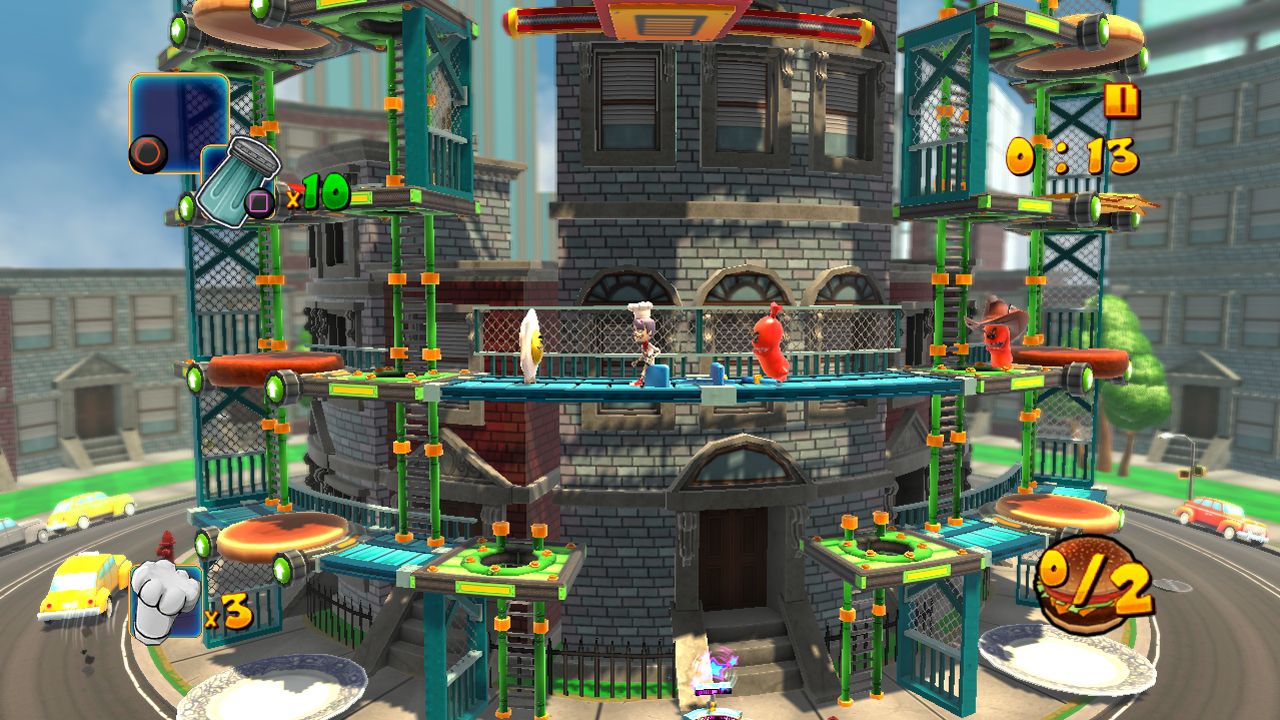The width and height of the screenshot is (1280, 720).
Task: Select the chef character on the platform
Action: (645, 345)
